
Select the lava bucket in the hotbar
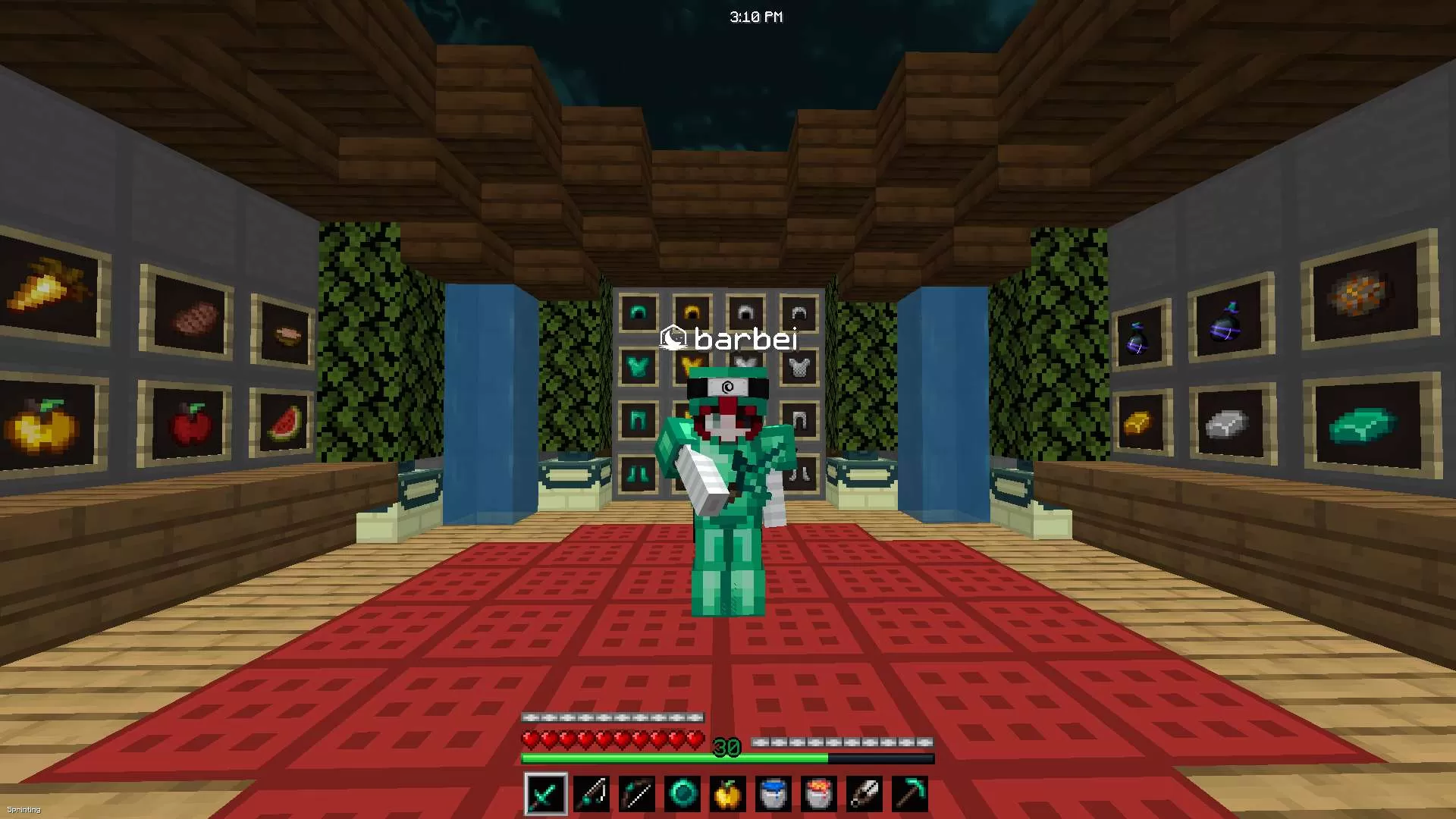[817, 792]
